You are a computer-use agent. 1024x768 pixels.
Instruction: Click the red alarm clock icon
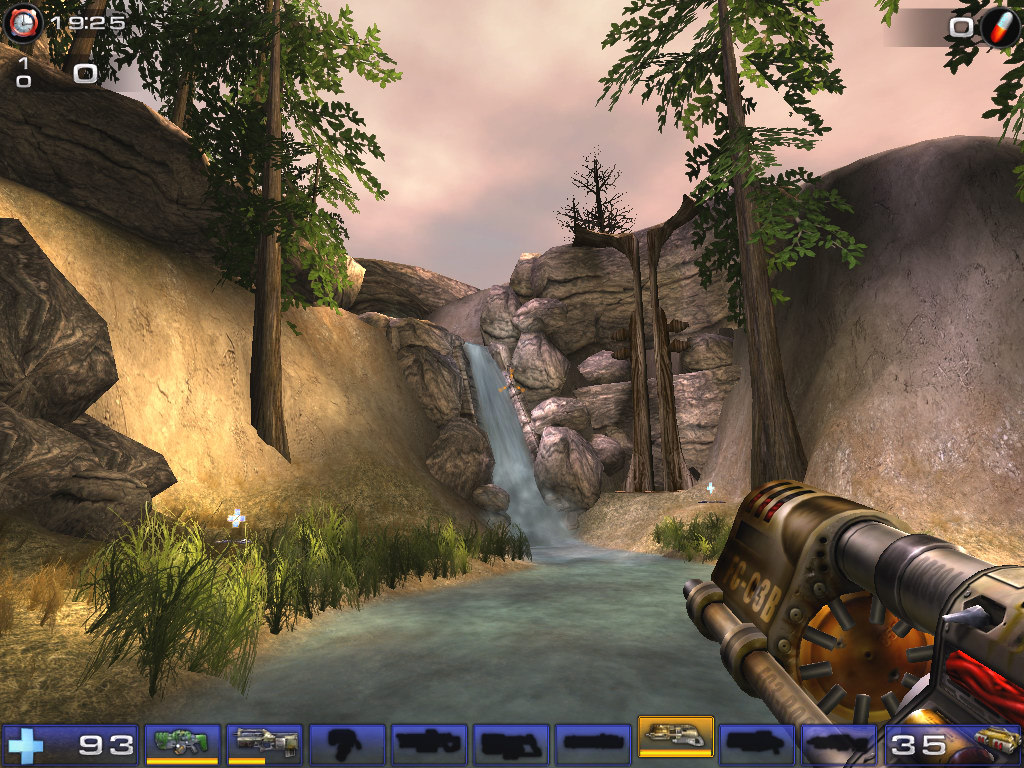(x=23, y=22)
